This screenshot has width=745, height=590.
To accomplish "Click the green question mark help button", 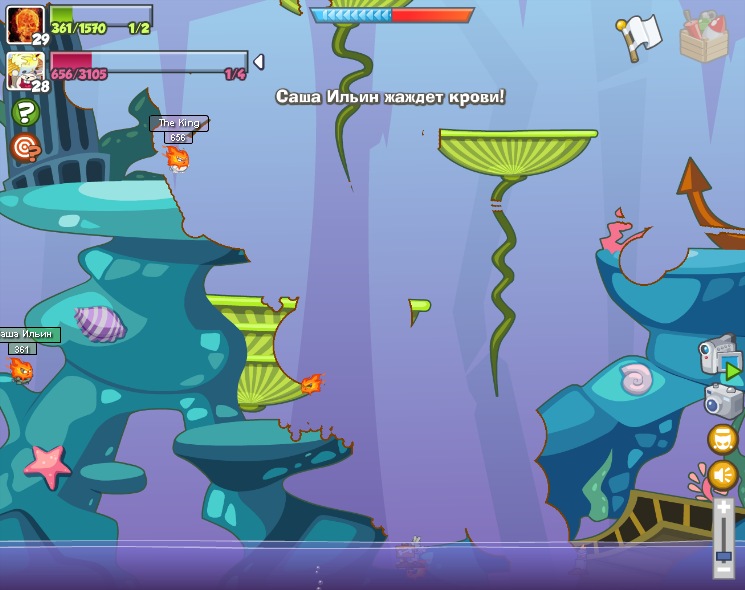I will click(25, 112).
